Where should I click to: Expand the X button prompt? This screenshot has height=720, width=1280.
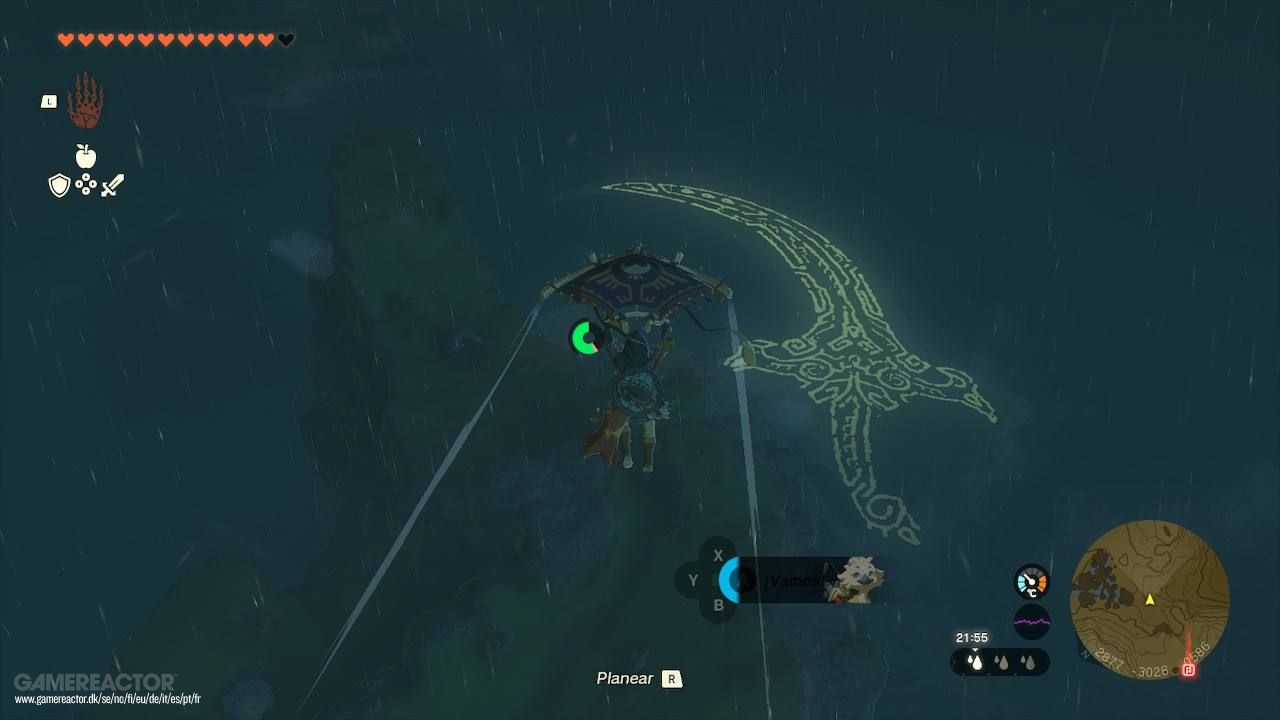tap(717, 555)
